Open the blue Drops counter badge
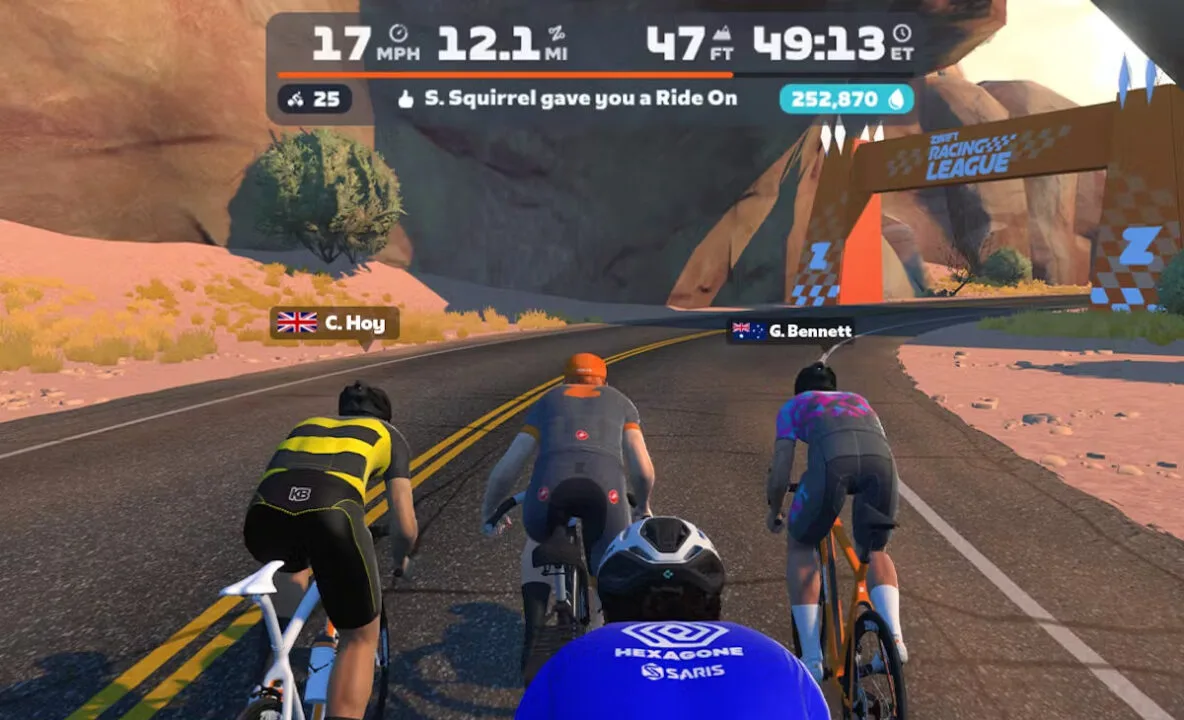The height and width of the screenshot is (720, 1184). point(846,99)
